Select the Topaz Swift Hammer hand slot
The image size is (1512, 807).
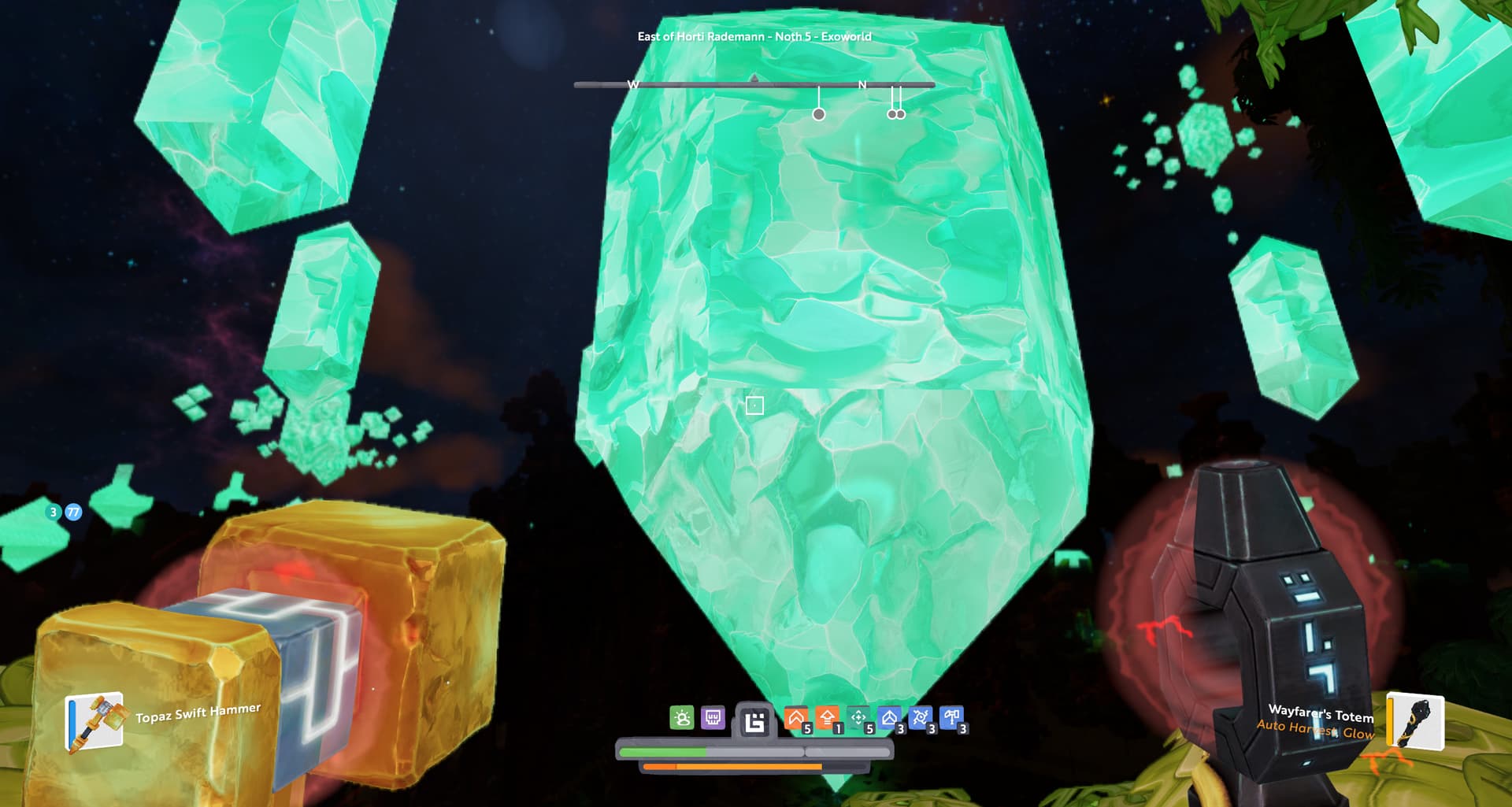[94, 720]
